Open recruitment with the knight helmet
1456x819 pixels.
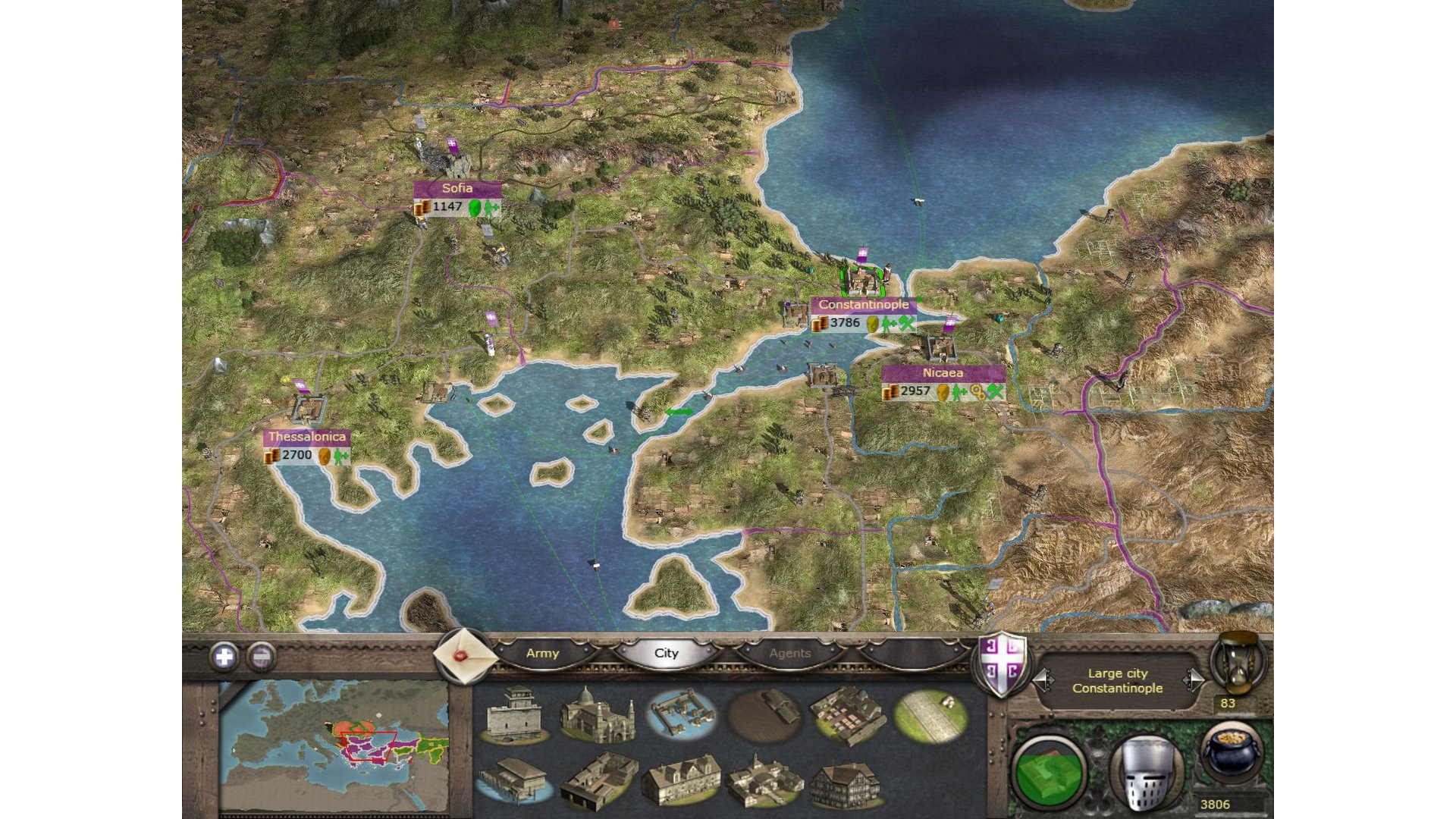click(x=1146, y=772)
